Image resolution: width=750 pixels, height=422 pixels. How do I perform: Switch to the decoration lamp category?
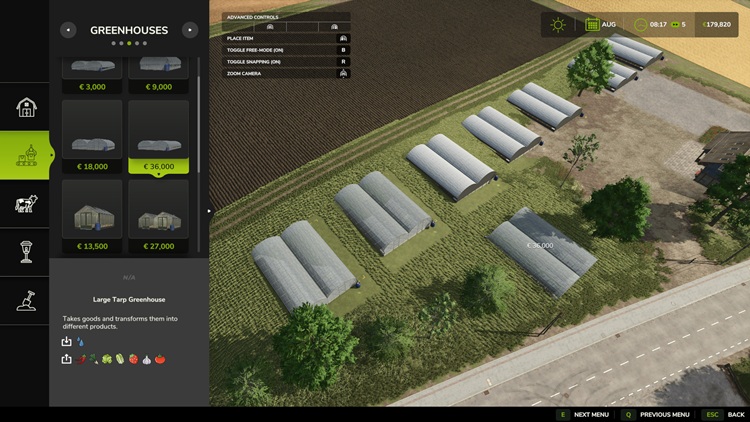coord(26,252)
